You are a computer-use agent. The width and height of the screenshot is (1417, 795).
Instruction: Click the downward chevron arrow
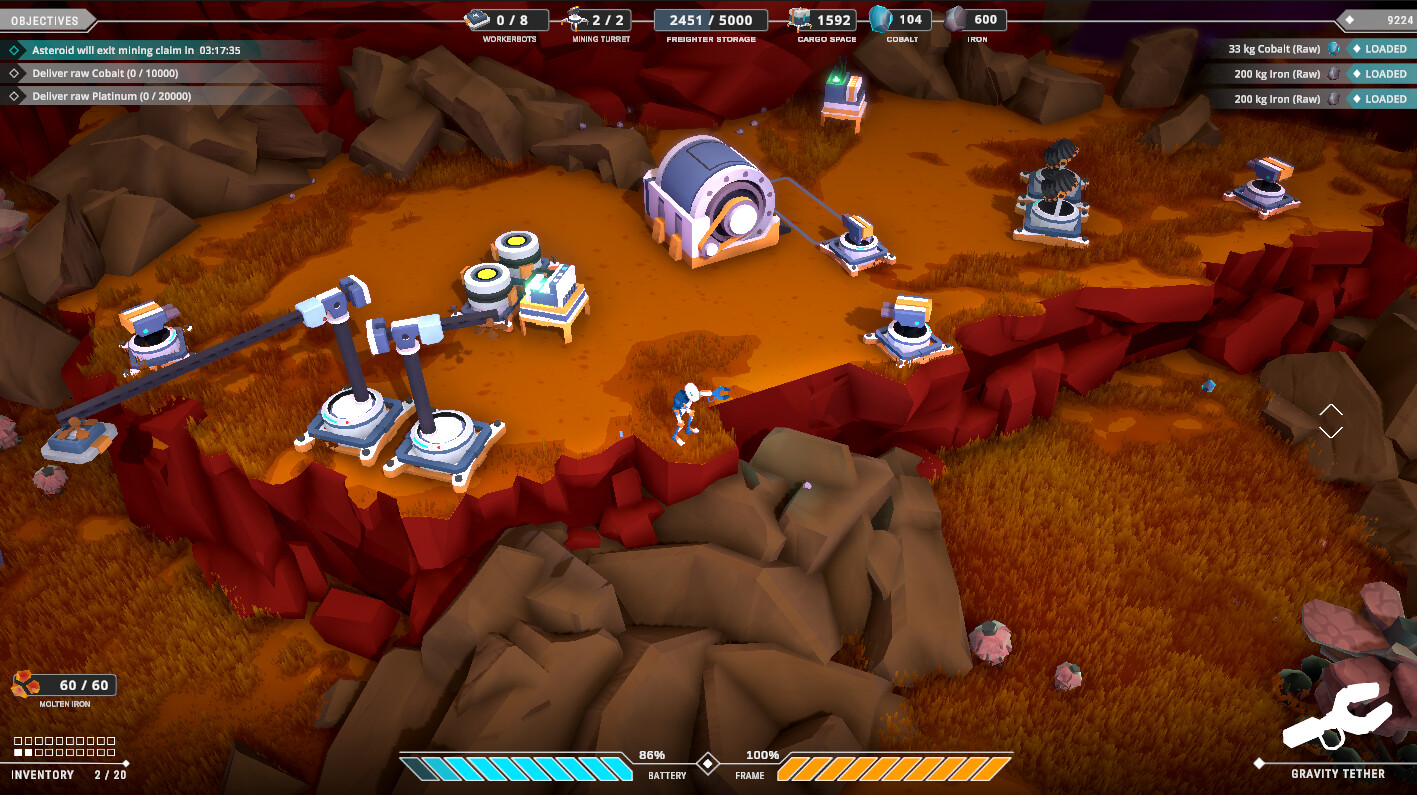(1330, 432)
